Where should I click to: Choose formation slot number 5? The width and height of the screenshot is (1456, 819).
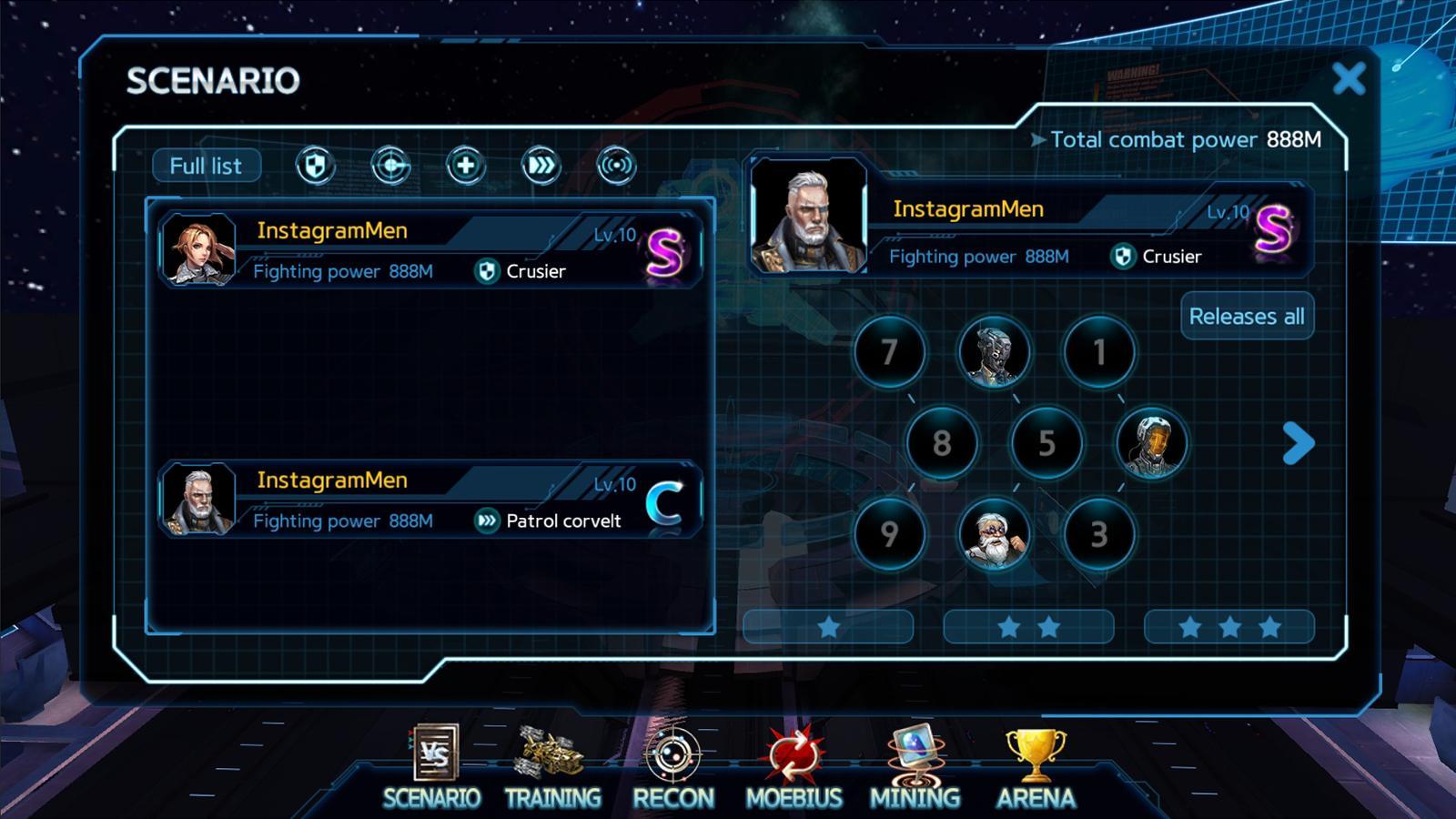[x=1046, y=443]
